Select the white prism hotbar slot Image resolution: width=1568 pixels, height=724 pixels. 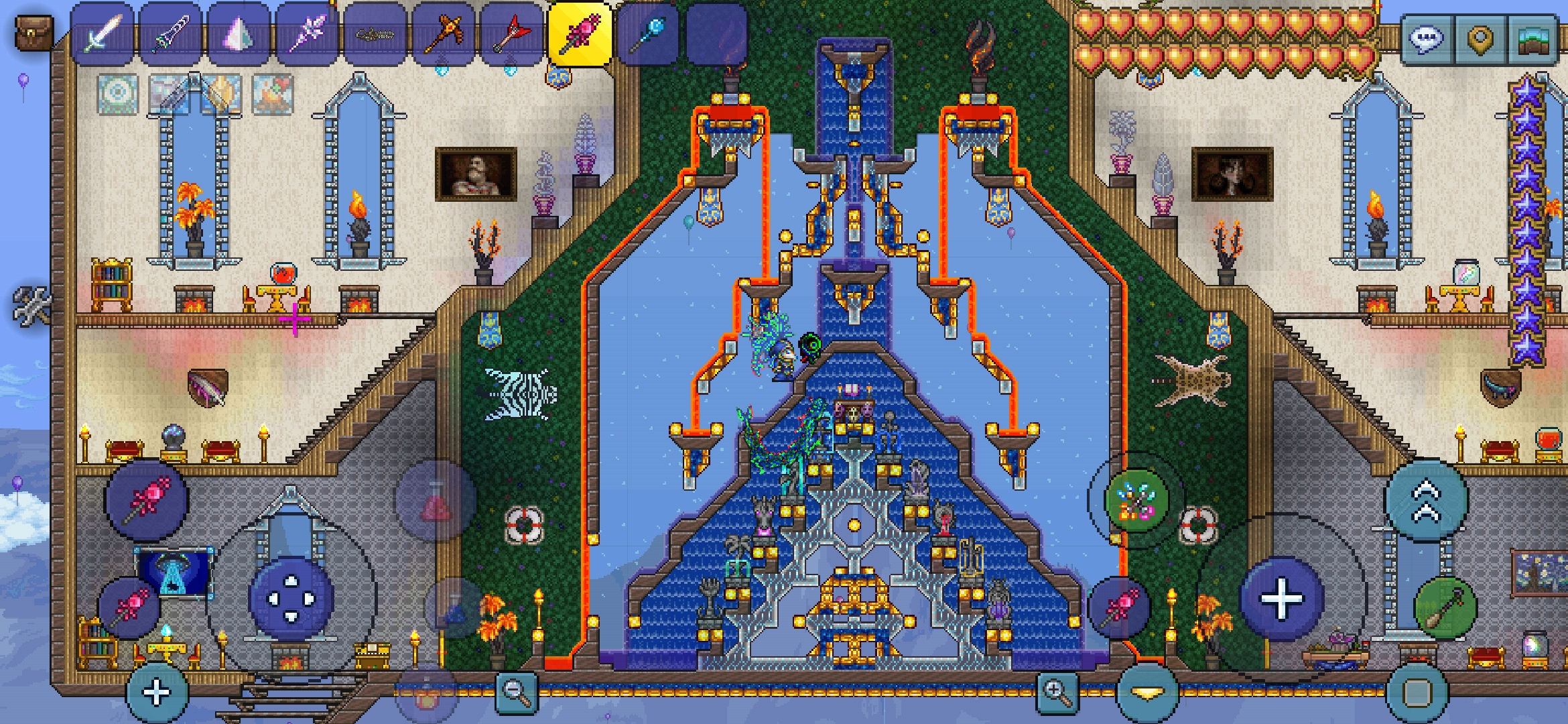point(239,34)
